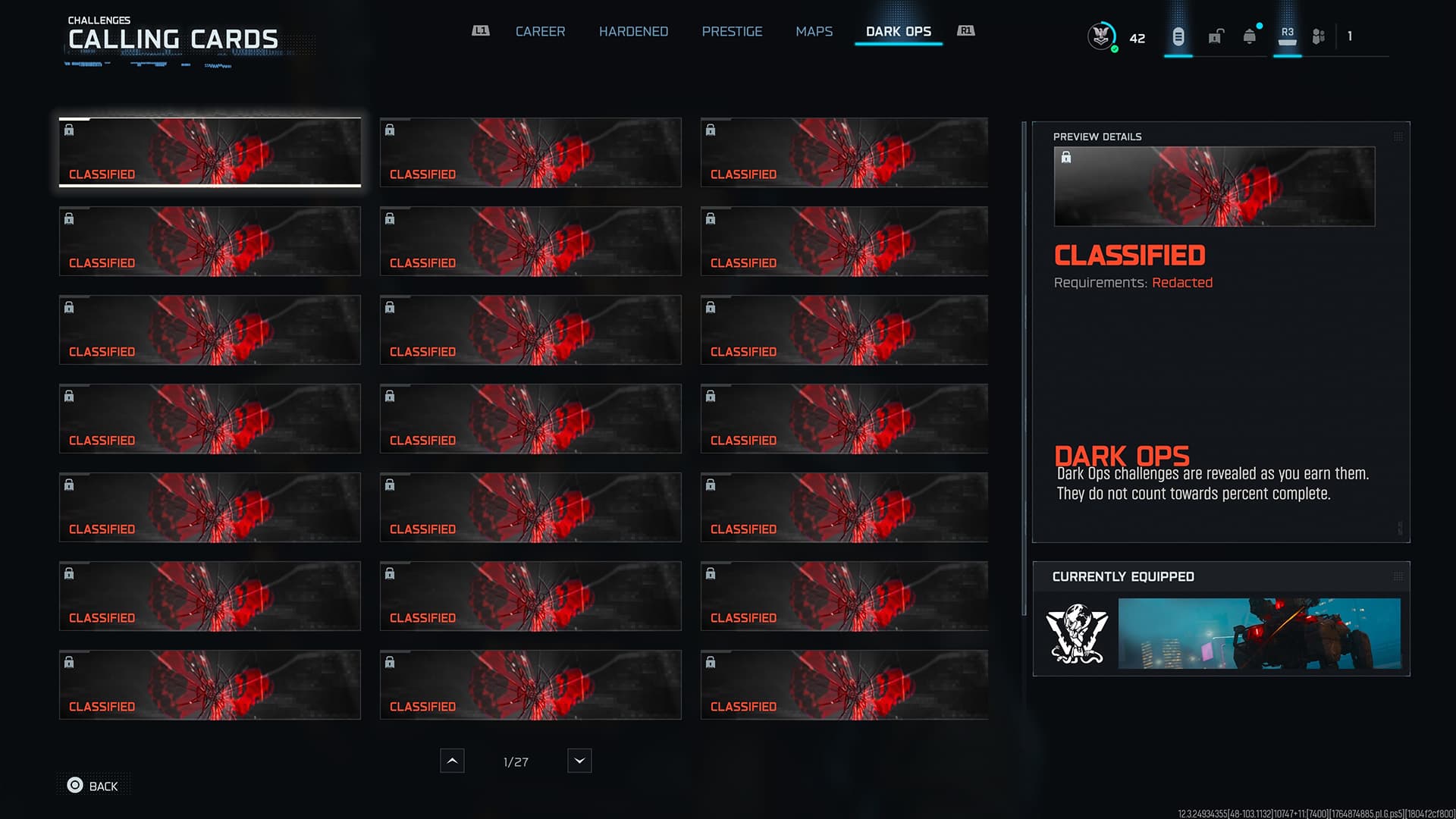Open the battery-shaped challenges icon
Viewport: 1456px width, 819px height.
[x=1178, y=36]
